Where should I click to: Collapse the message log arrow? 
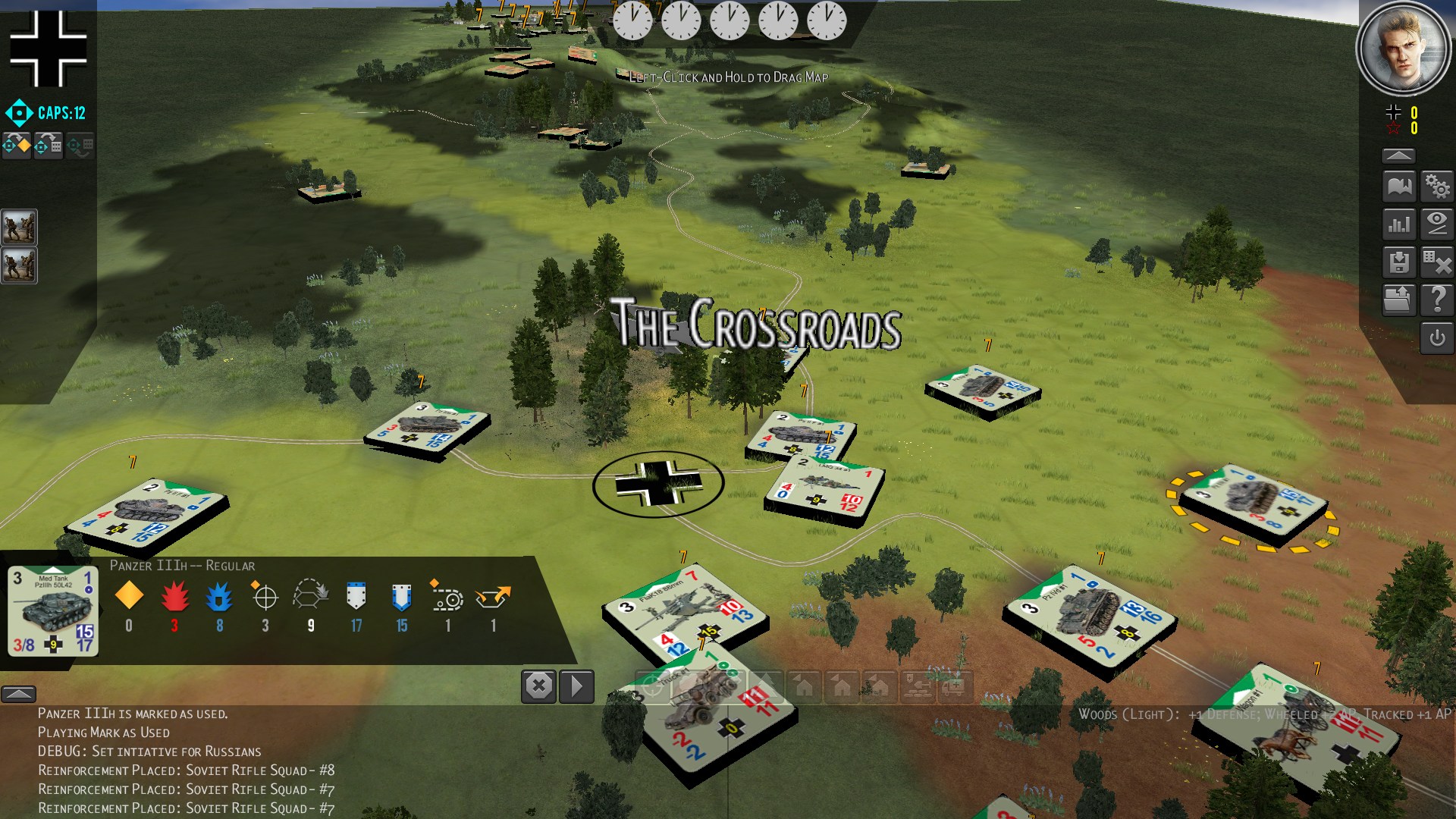click(19, 693)
